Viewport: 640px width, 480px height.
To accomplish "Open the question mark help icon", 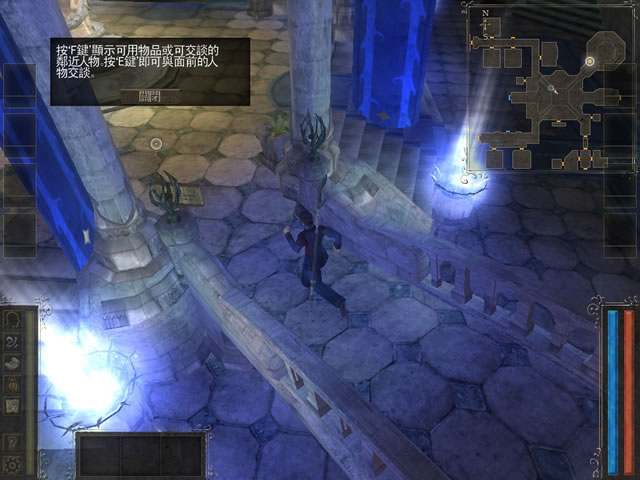I will [x=13, y=441].
